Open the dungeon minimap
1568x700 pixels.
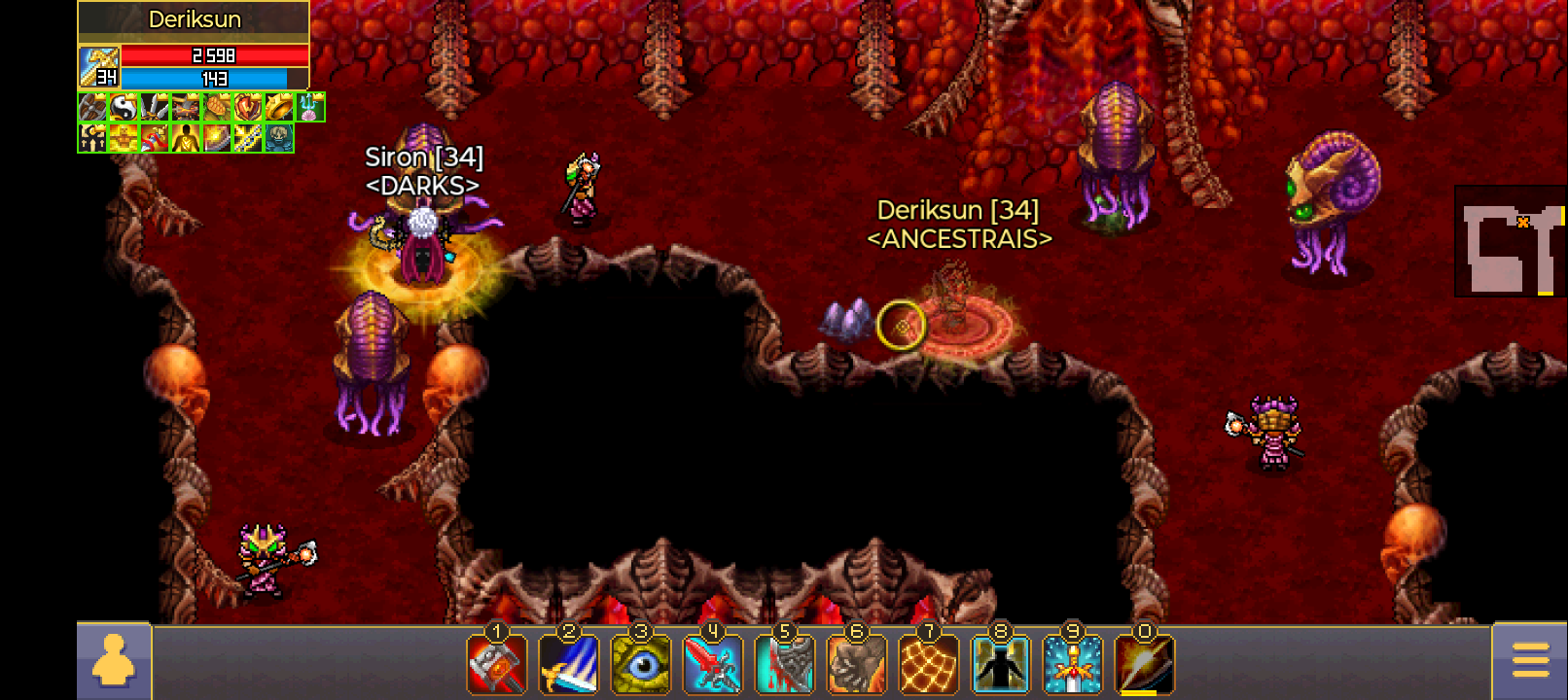pos(1510,240)
